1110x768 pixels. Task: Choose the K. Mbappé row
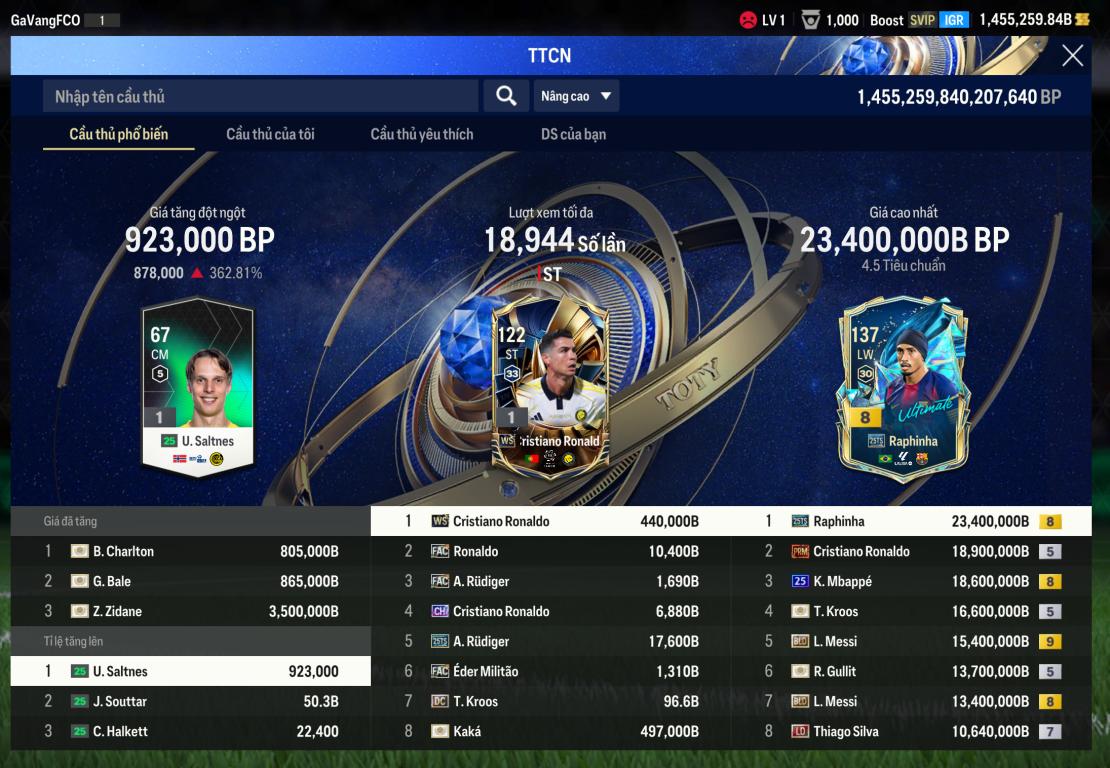910,581
